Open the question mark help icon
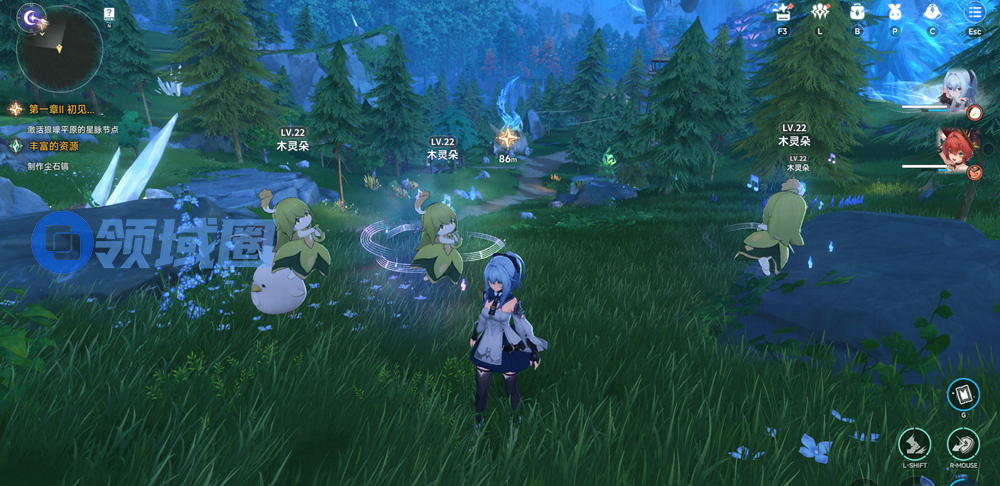Viewport: 1000px width, 486px height. pos(109,14)
